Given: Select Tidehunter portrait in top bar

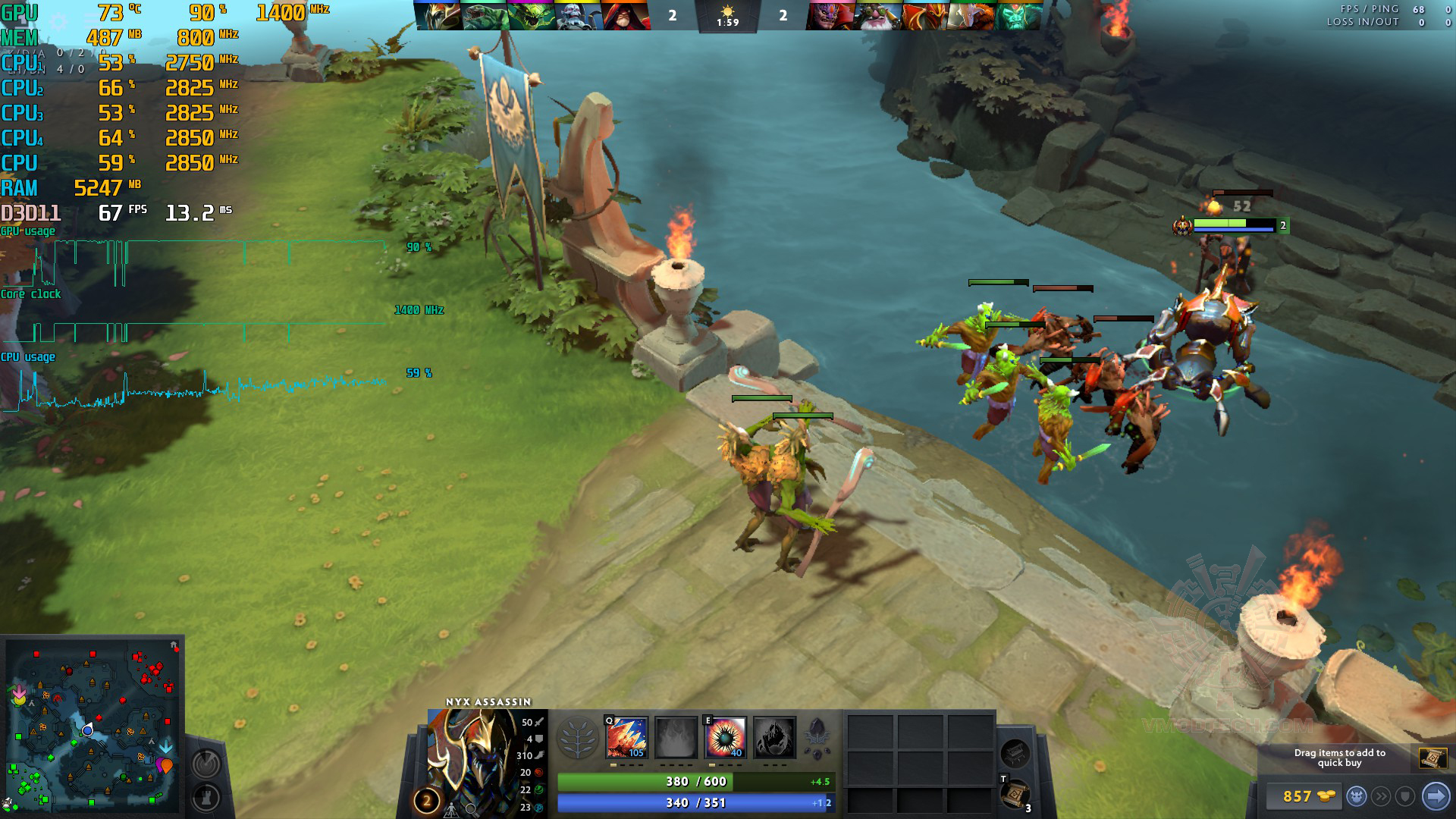Looking at the screenshot, I should click(485, 15).
